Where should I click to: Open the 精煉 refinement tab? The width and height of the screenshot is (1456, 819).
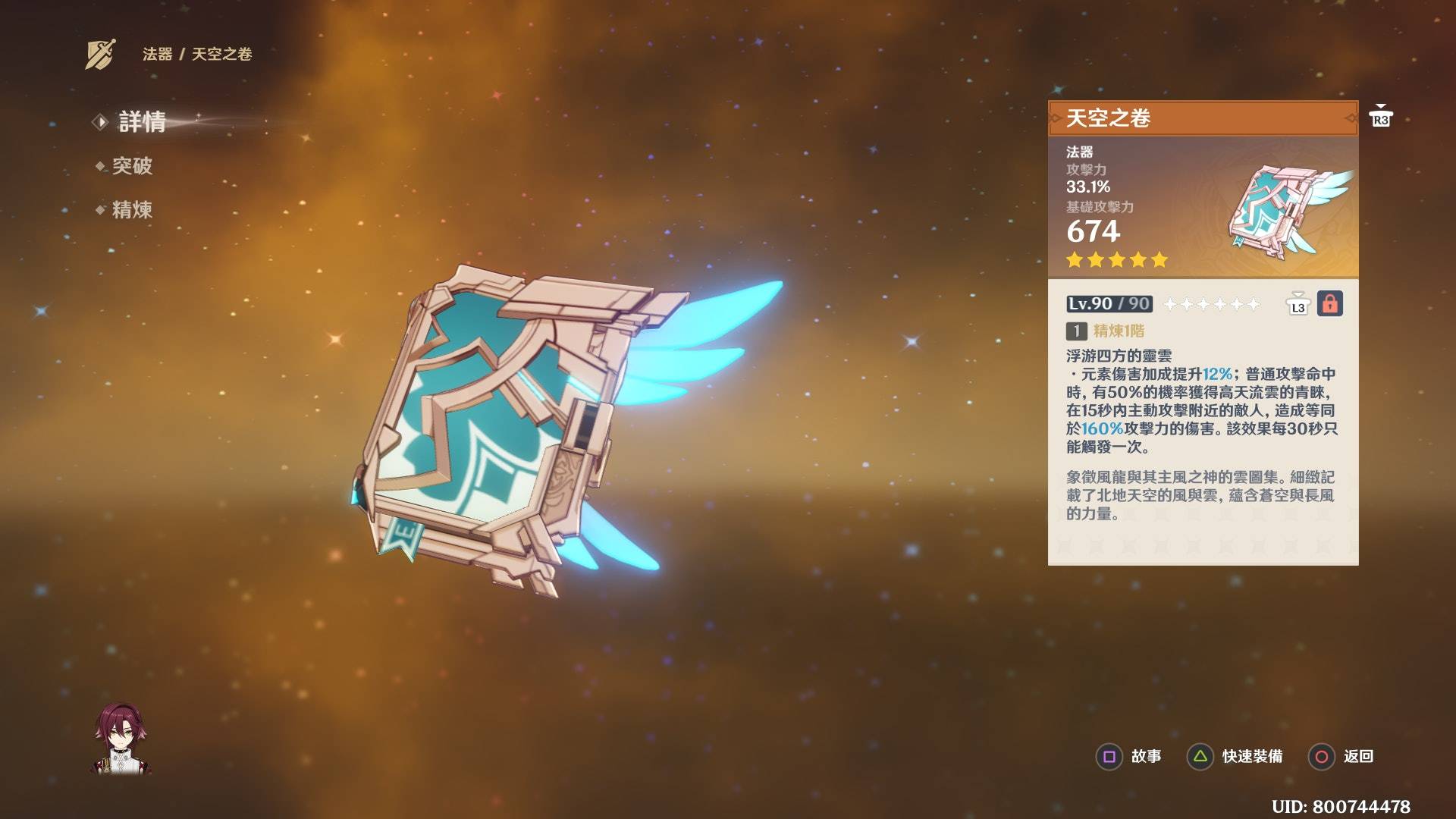(132, 210)
